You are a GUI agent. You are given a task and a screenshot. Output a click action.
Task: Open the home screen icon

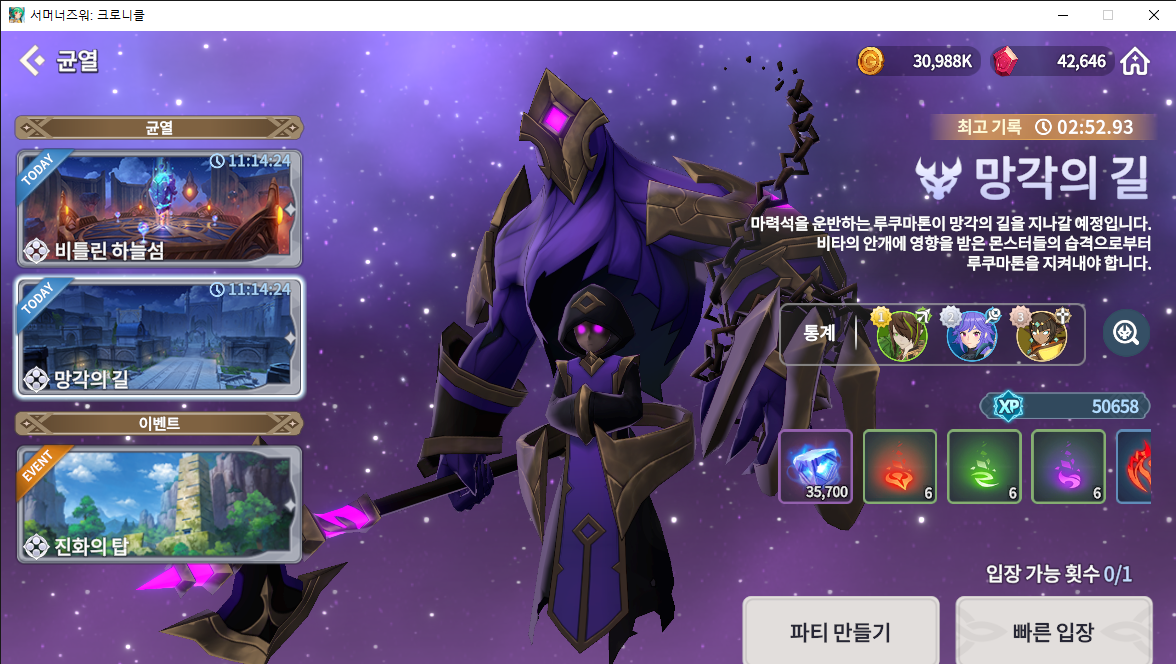[1134, 61]
